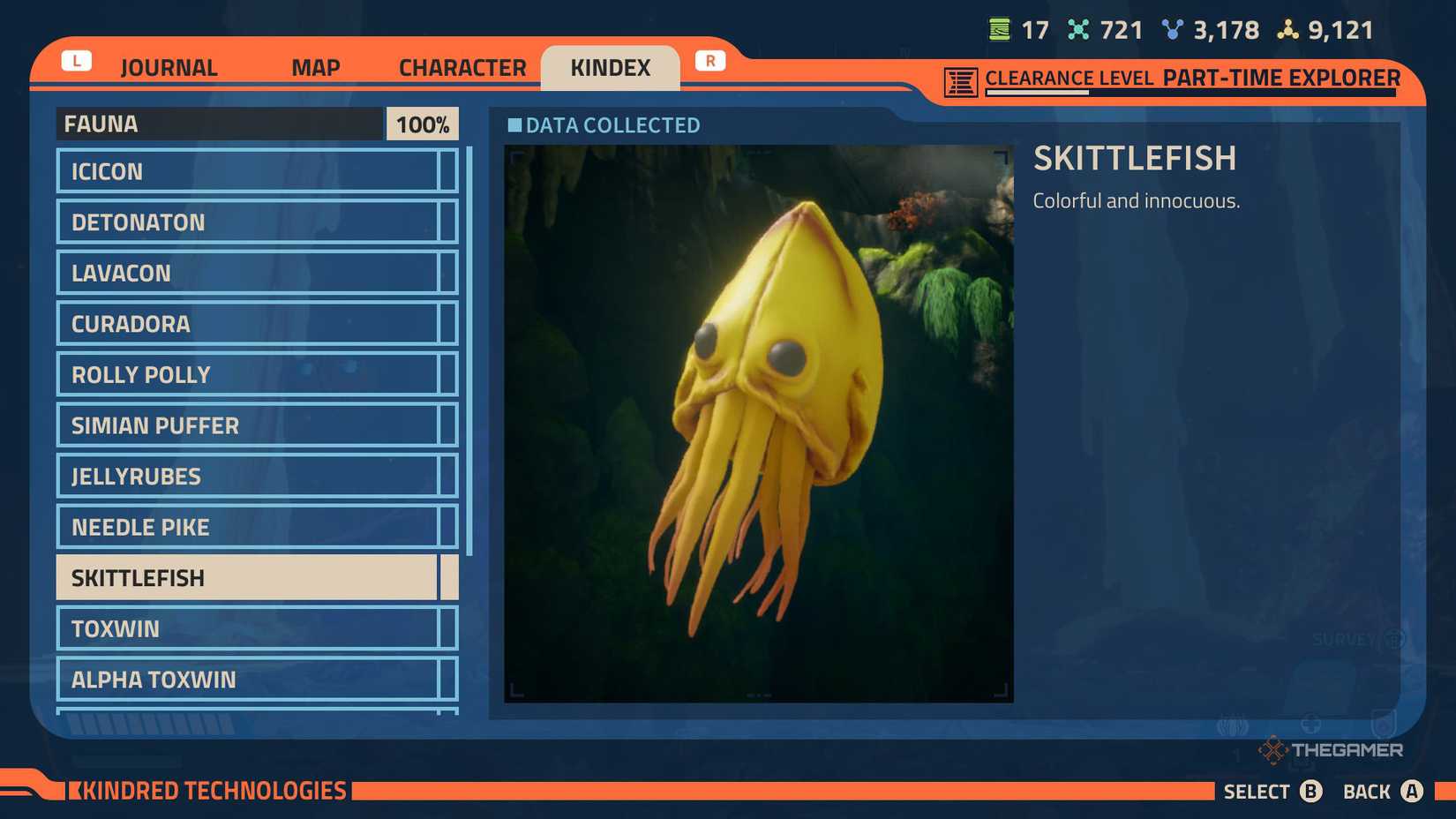
Task: Click the green fiber currency icon
Action: [999, 29]
